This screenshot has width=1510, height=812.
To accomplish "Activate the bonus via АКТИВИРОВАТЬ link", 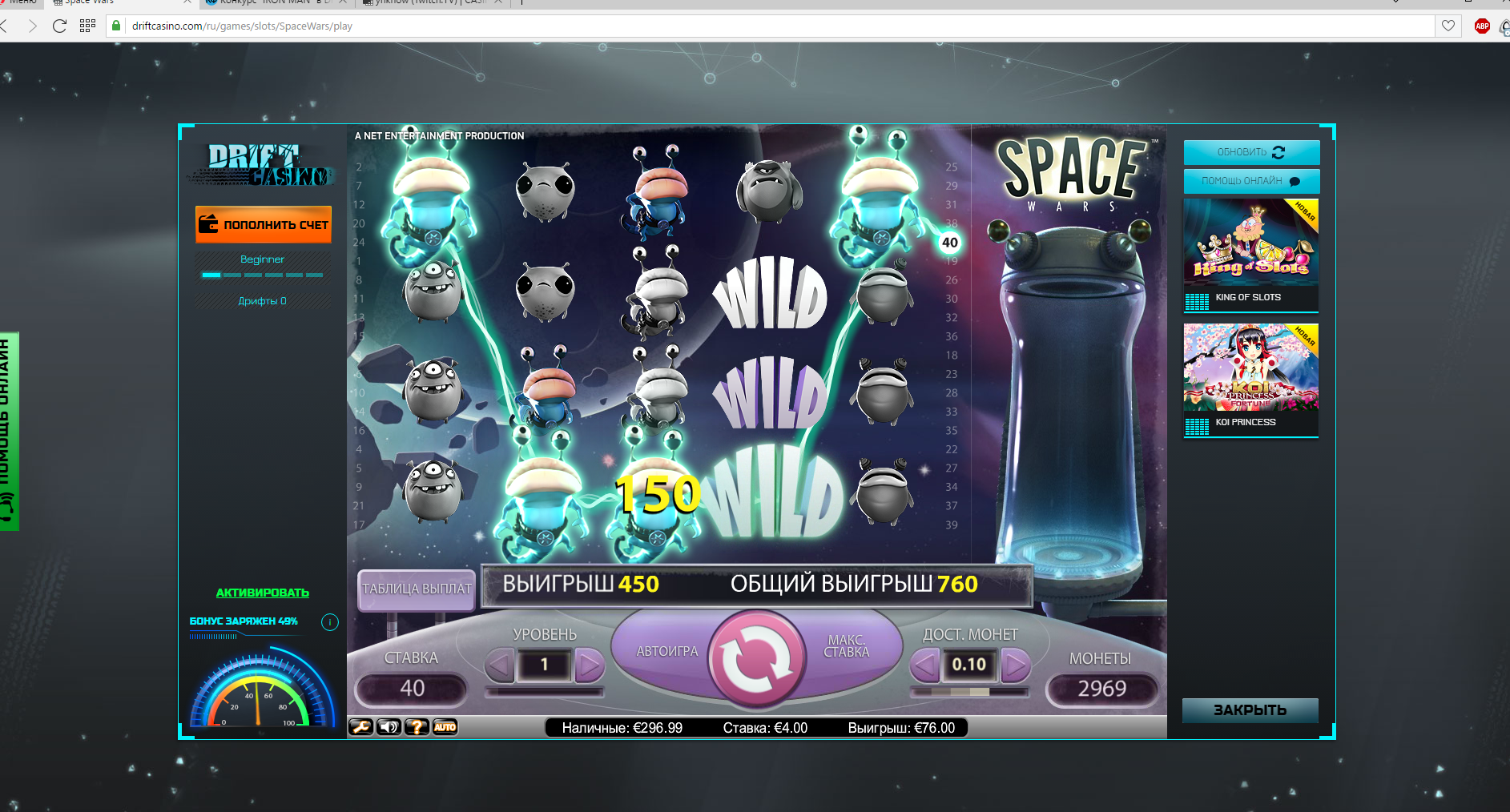I will point(262,593).
